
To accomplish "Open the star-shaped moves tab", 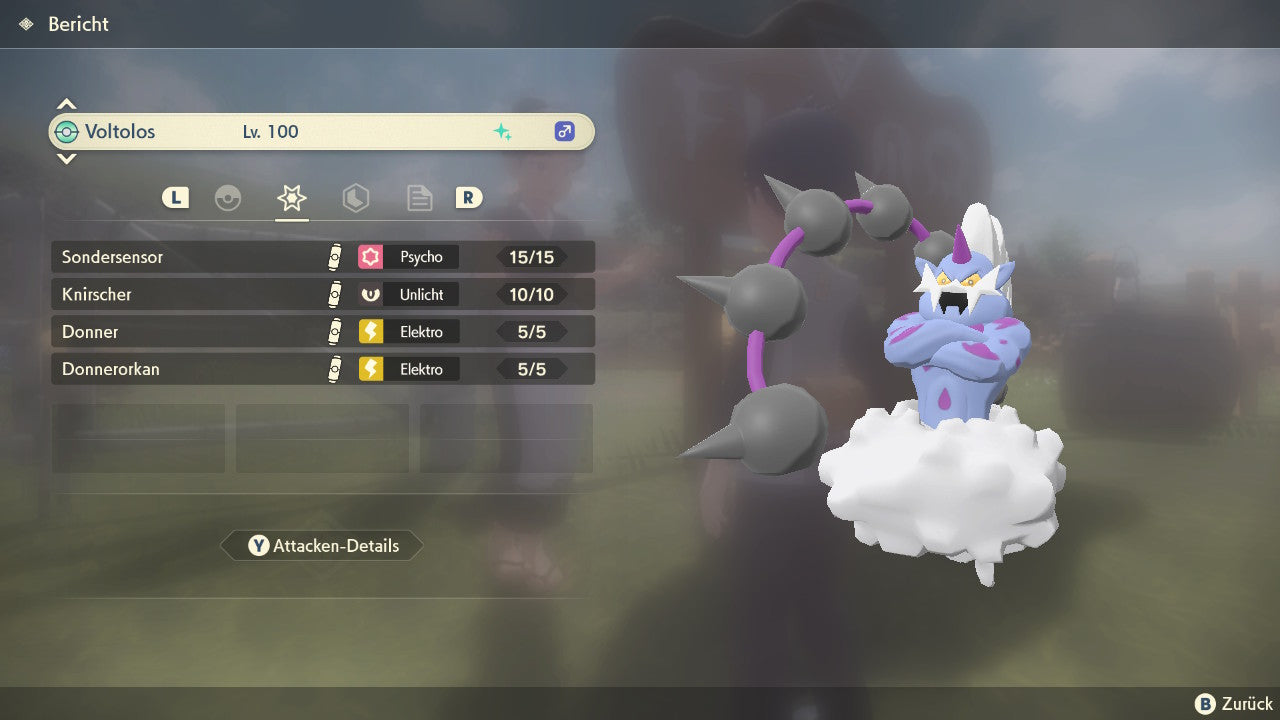I will 291,198.
